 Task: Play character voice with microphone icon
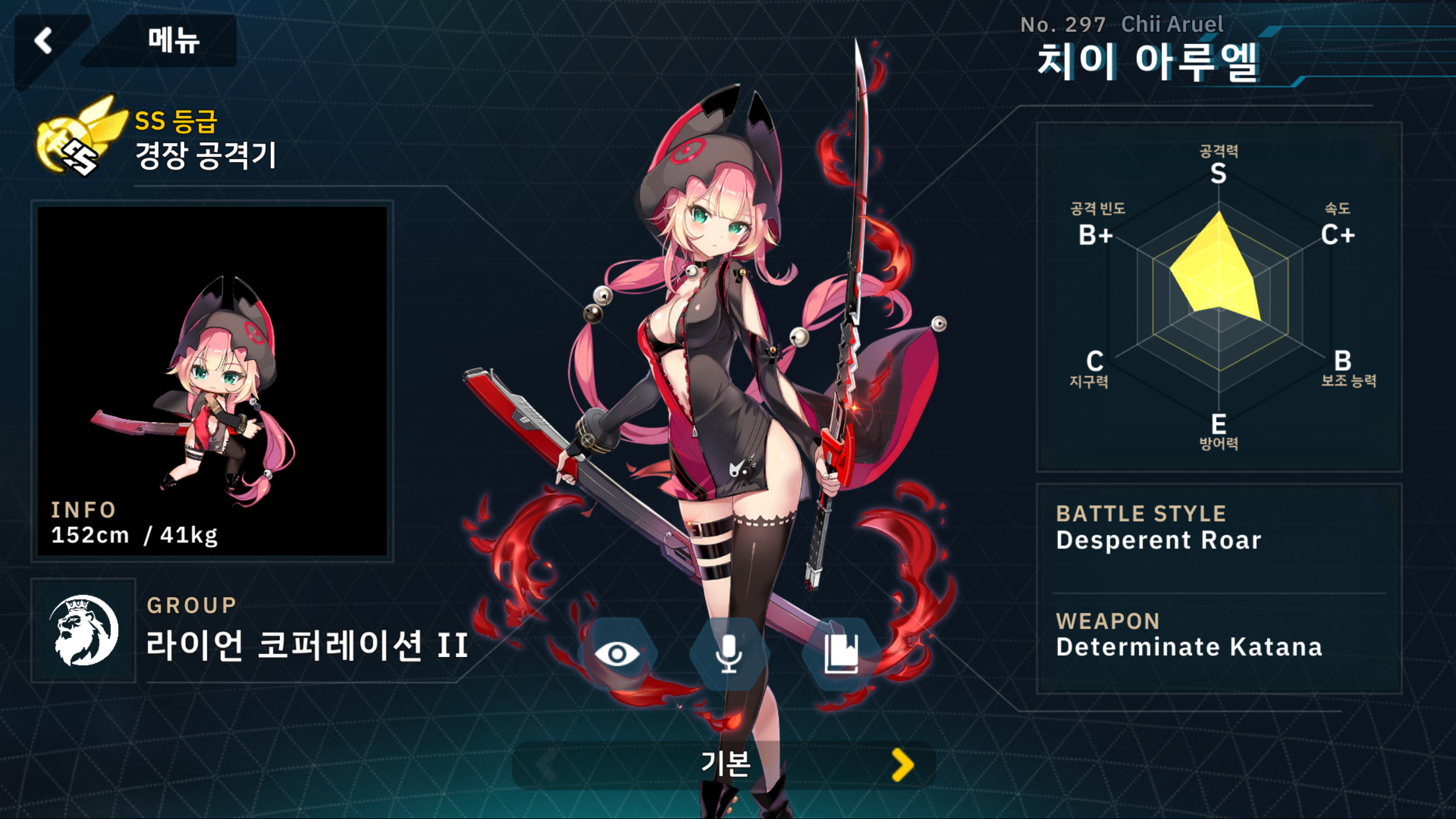729,653
